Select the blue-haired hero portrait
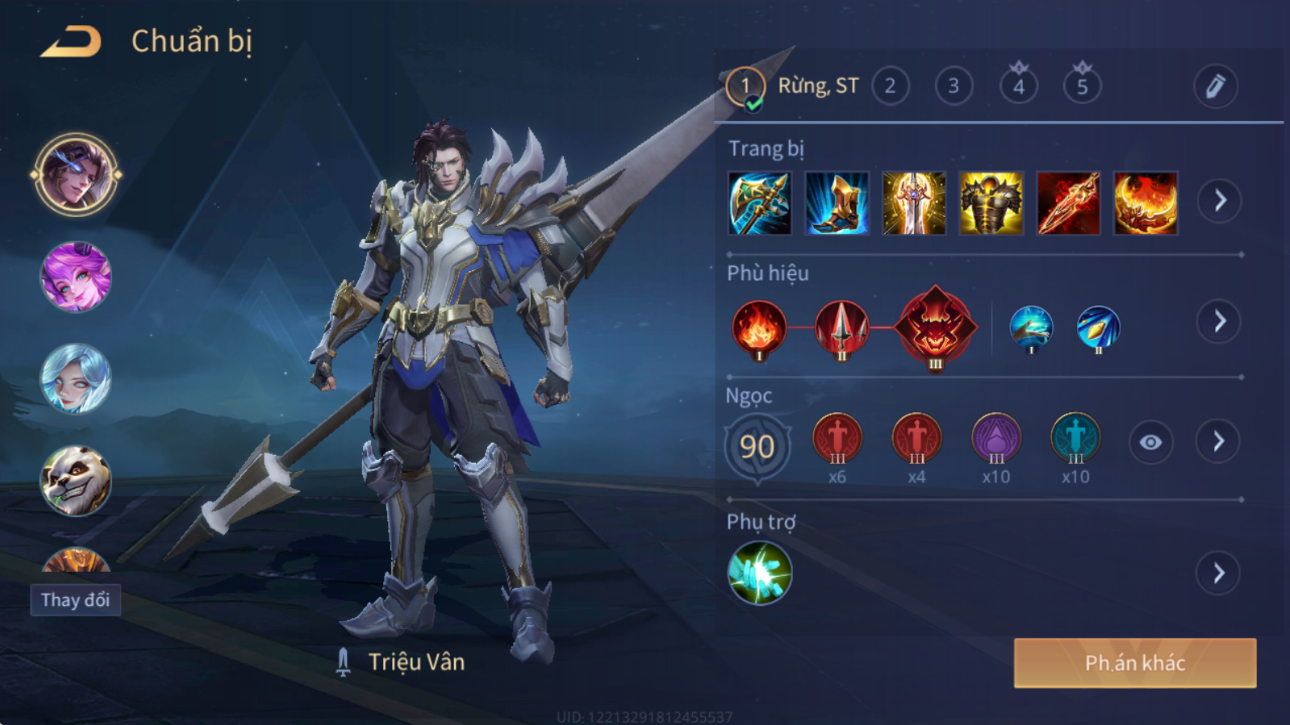The width and height of the screenshot is (1290, 725). pyautogui.click(x=76, y=379)
